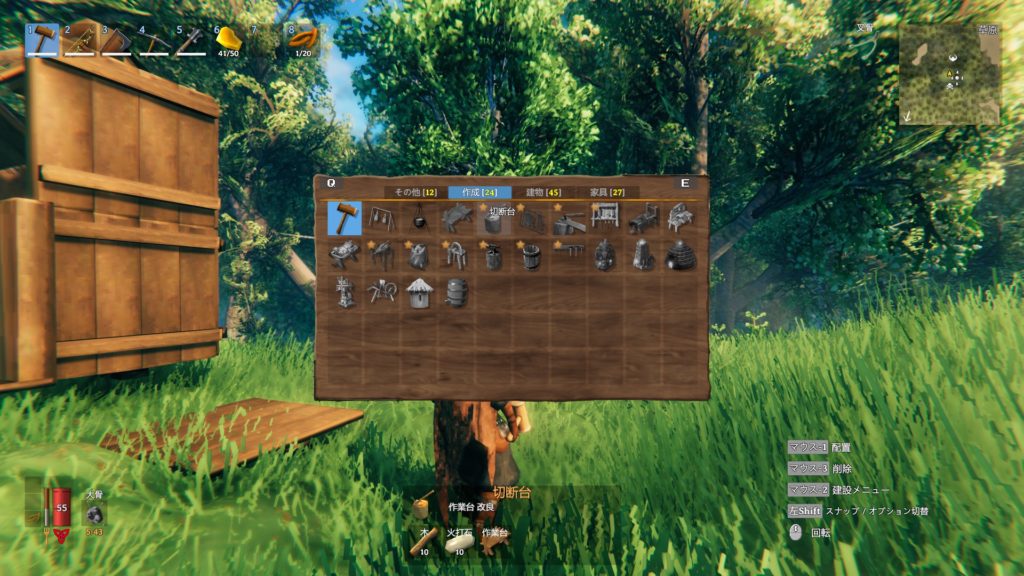Select the hammer in hotbar slot 1

click(42, 39)
